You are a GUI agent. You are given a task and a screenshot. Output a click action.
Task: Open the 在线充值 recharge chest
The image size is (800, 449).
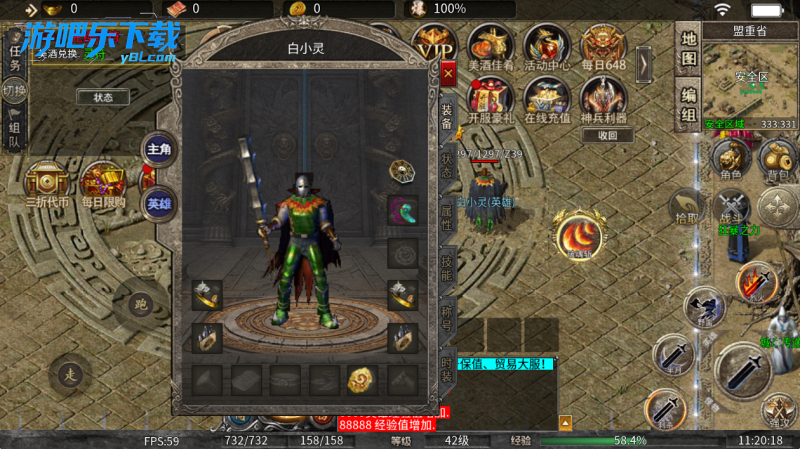546,101
